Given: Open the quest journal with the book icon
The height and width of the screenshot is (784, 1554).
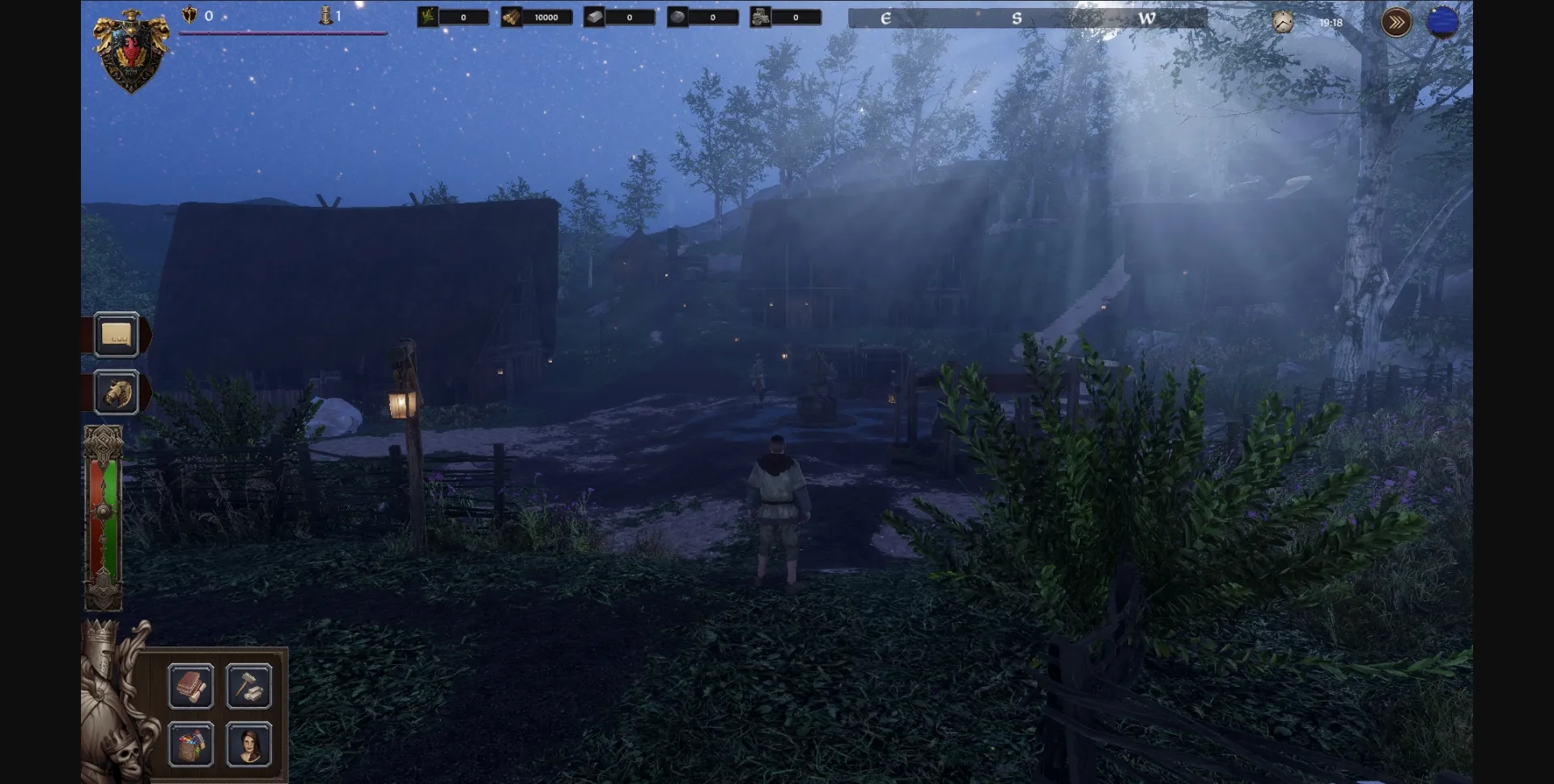Looking at the screenshot, I should point(192,686).
